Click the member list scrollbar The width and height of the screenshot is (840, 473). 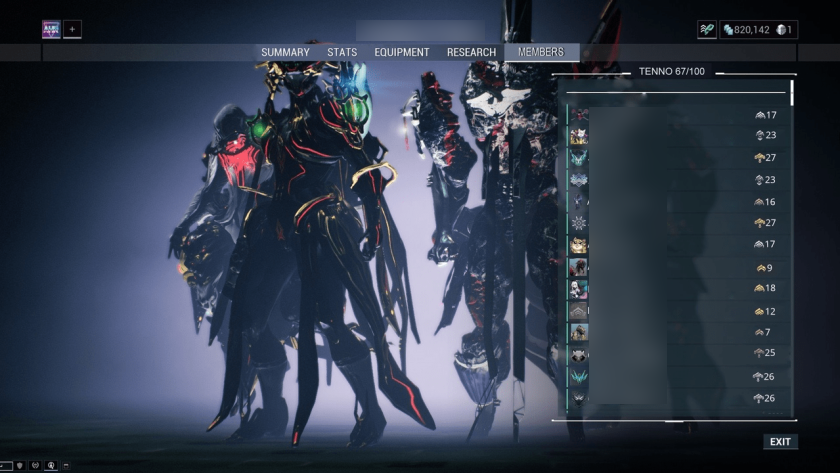click(x=792, y=92)
